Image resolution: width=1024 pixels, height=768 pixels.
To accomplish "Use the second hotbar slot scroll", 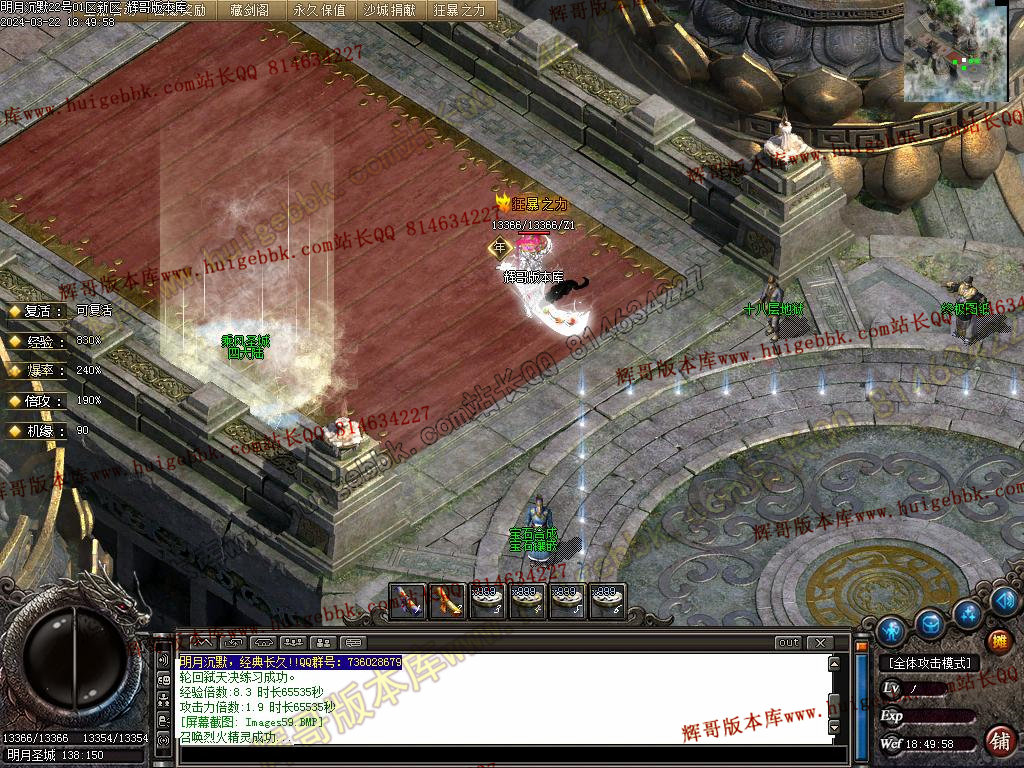I will coord(447,601).
